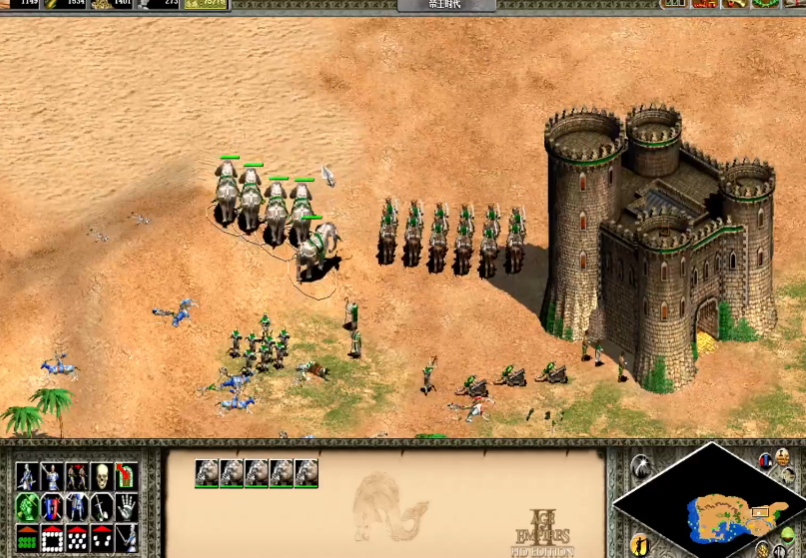Select the skull delete-unit command
The width and height of the screenshot is (806, 558).
coord(102,476)
